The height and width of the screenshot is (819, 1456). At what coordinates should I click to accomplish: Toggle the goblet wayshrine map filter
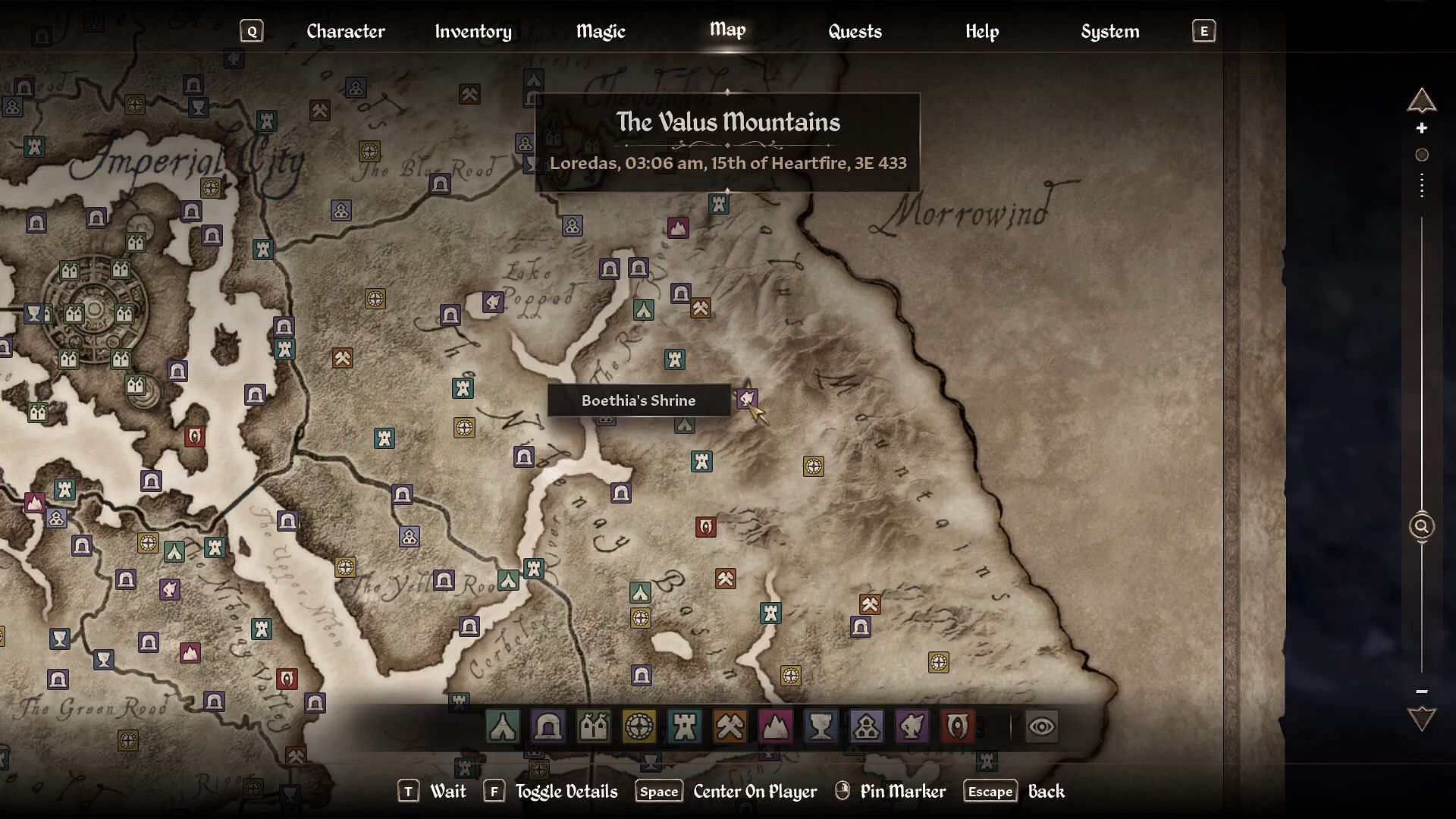tap(821, 726)
